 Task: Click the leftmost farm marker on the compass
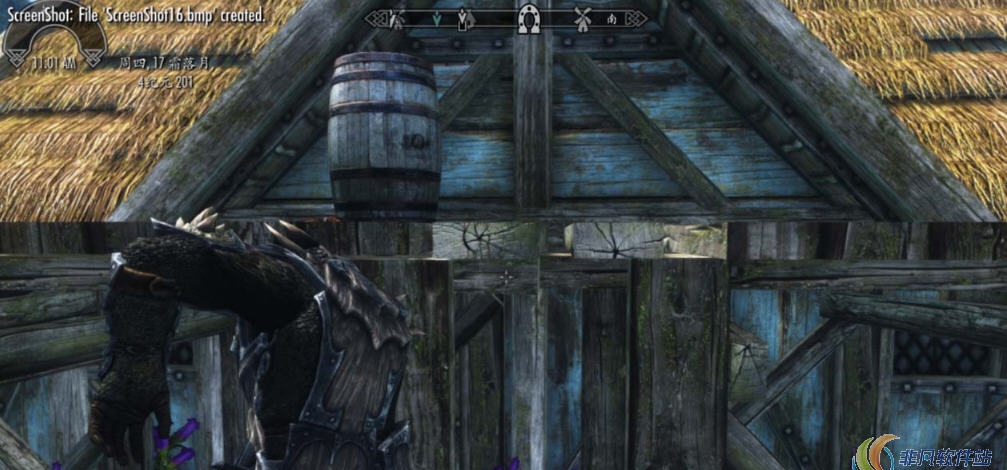tap(396, 19)
